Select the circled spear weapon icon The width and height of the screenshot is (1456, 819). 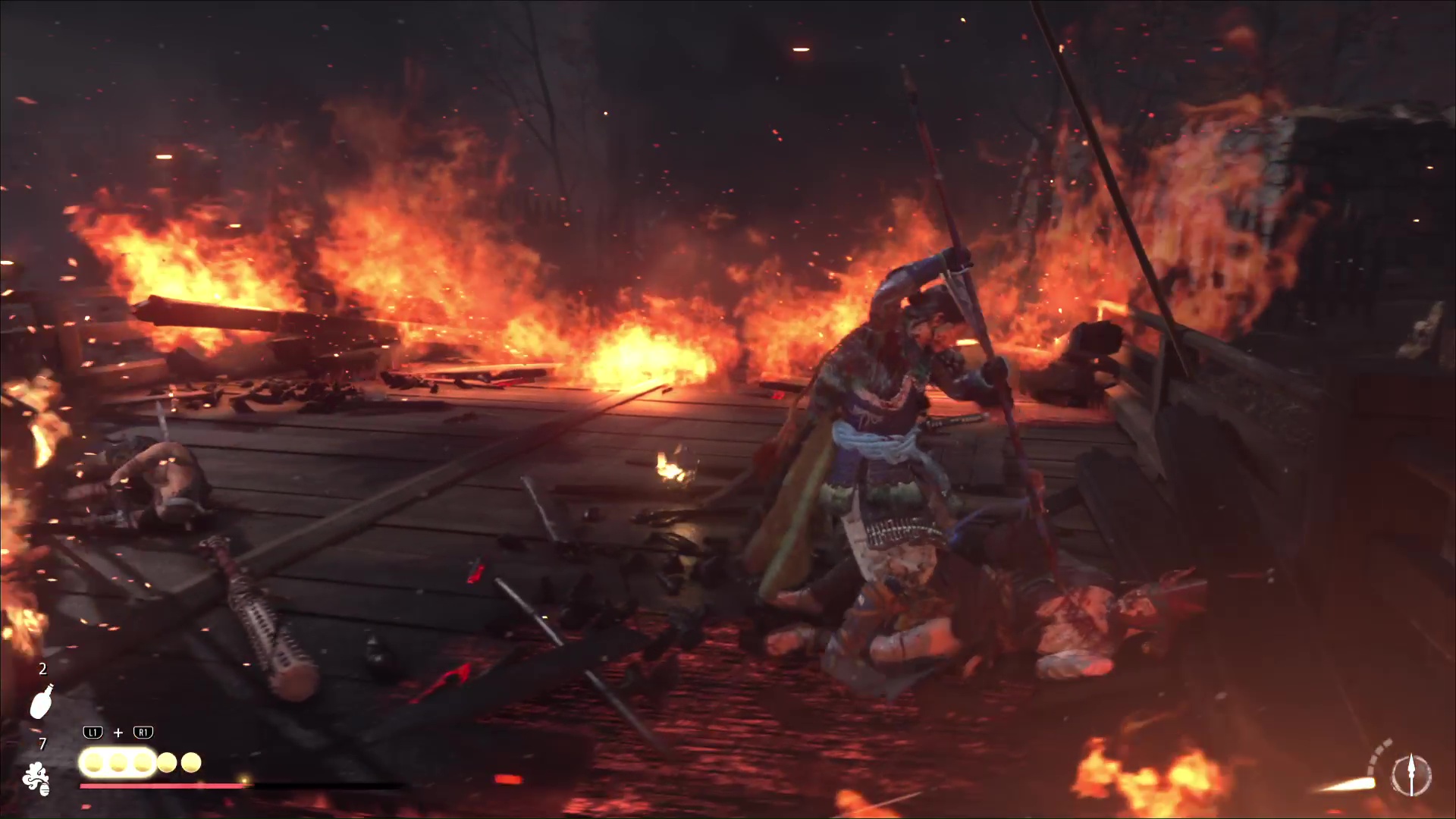[1411, 776]
